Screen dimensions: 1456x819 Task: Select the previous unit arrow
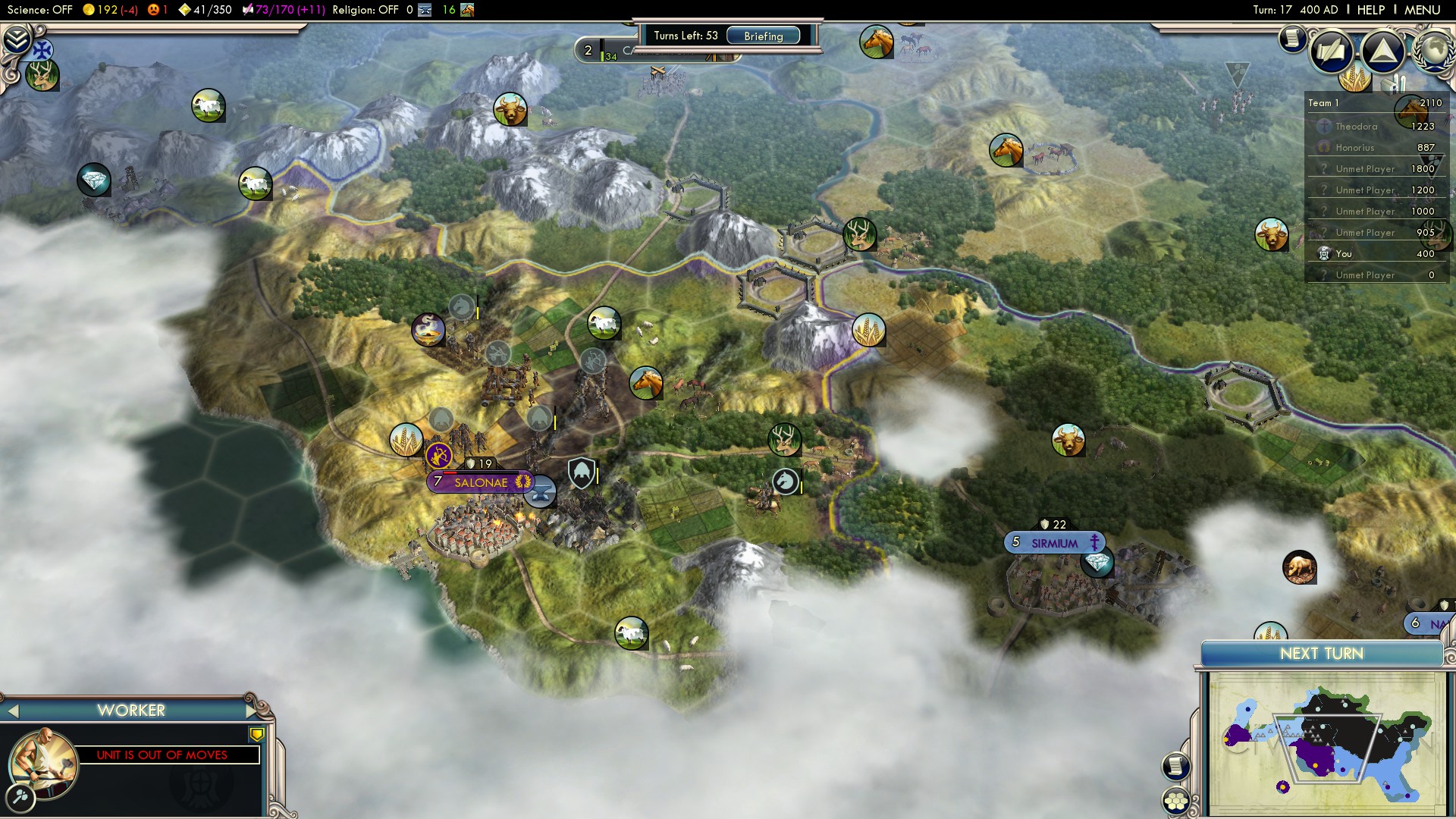(12, 711)
